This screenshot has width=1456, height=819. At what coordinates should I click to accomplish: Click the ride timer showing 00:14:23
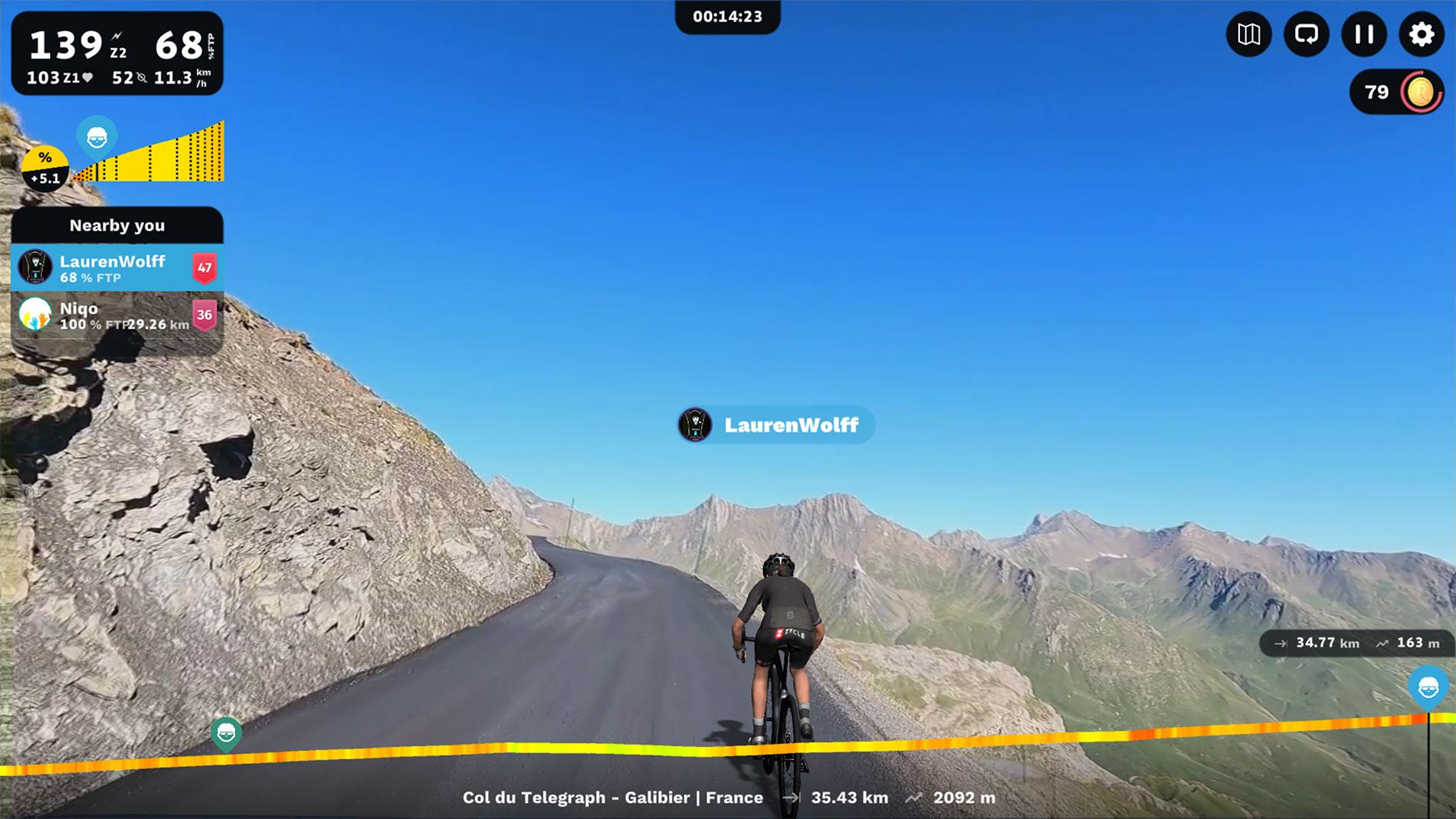point(726,16)
